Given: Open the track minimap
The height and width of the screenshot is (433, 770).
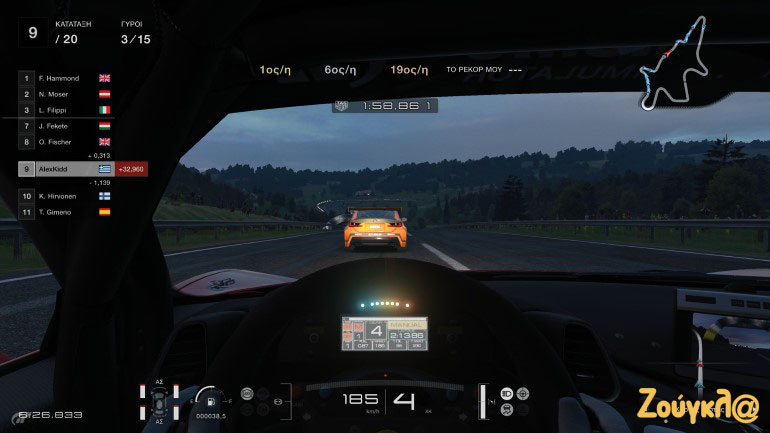Looking at the screenshot, I should tap(676, 63).
